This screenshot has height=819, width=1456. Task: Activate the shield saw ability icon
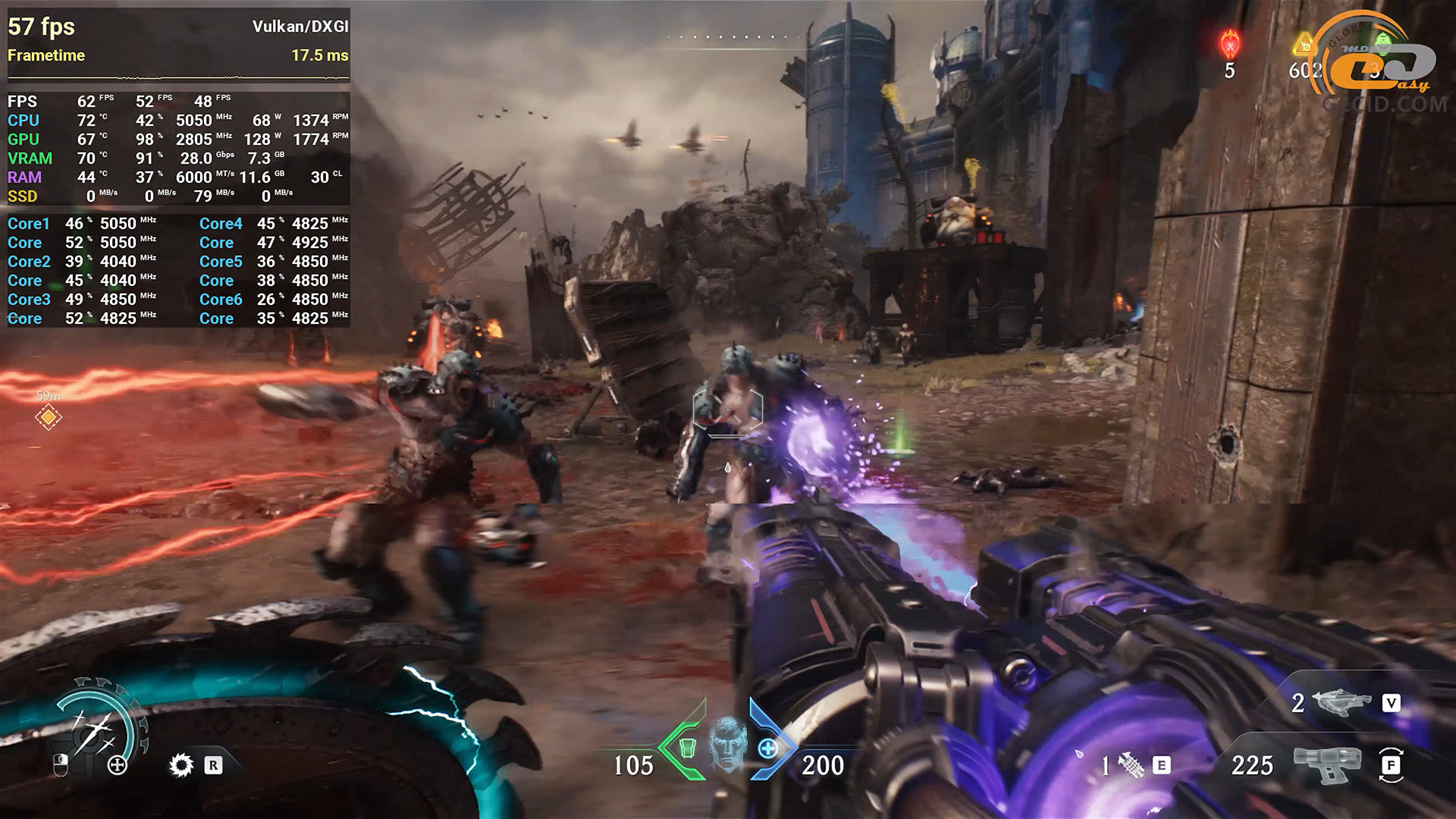click(x=181, y=765)
